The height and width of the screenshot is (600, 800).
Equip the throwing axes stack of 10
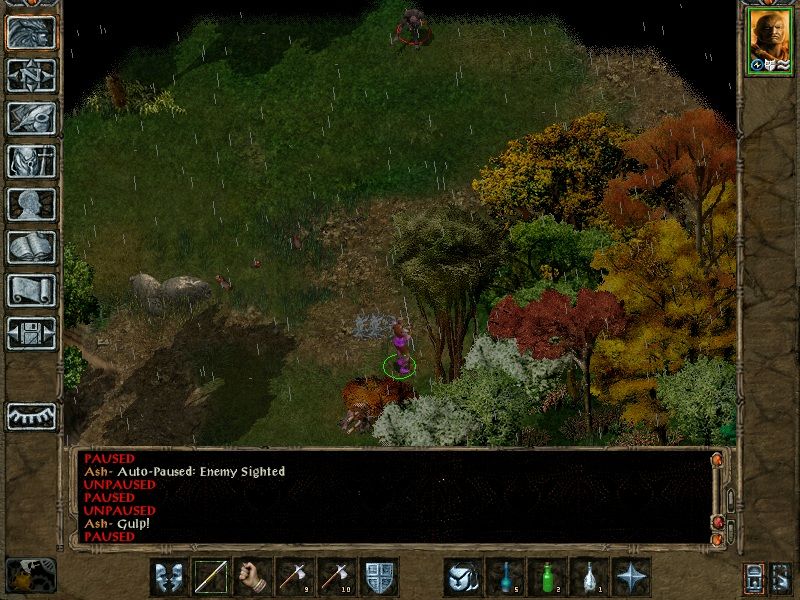(x=337, y=577)
